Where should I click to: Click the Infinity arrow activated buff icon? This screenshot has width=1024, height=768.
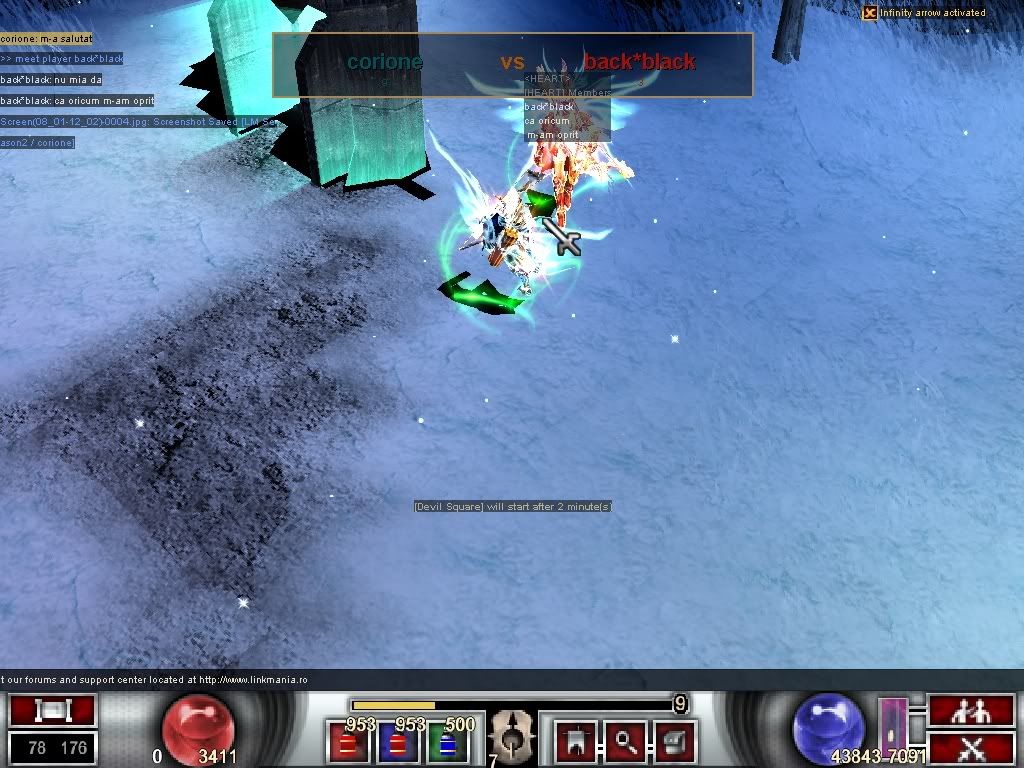(x=870, y=13)
